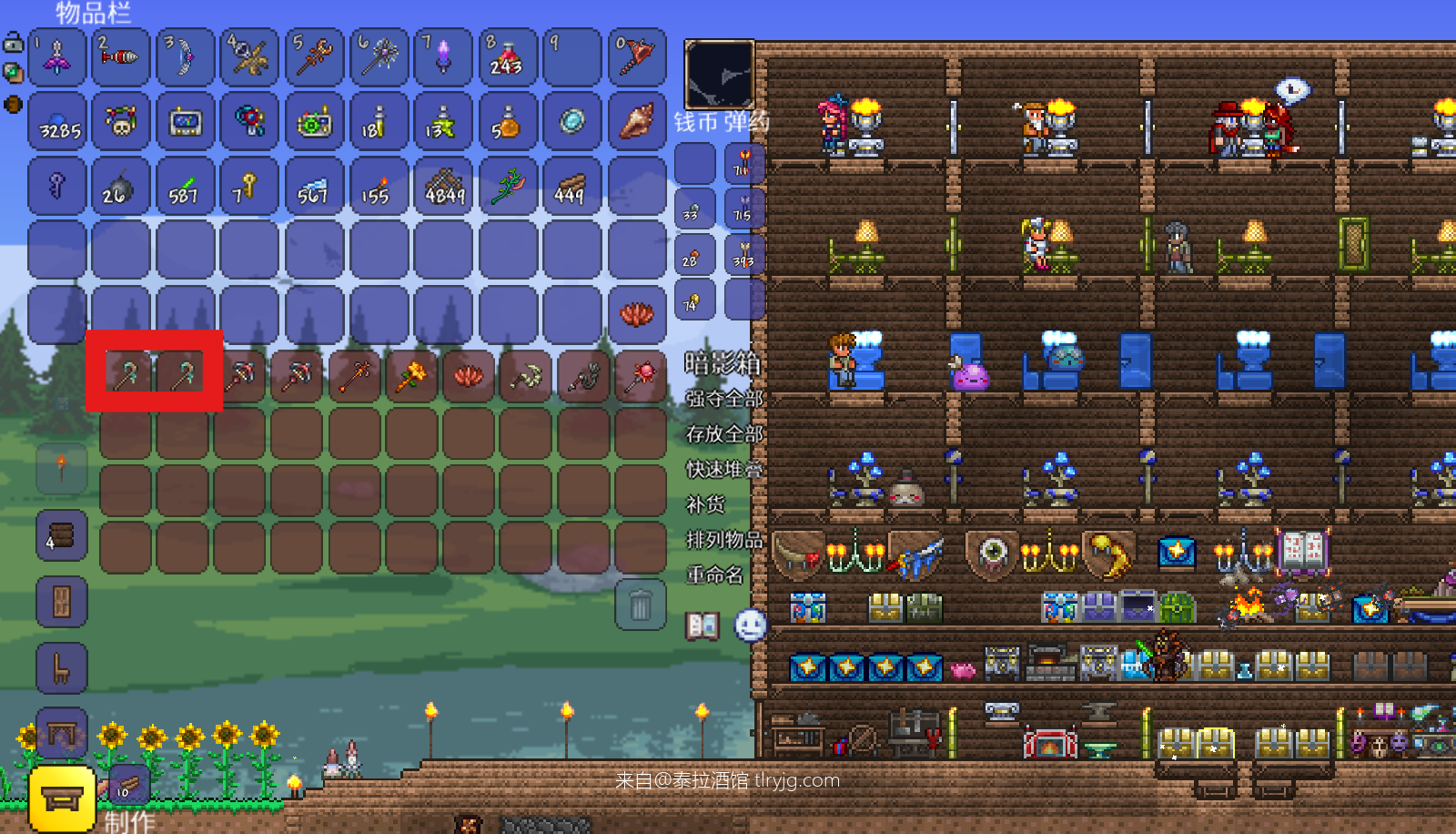Image resolution: width=1456 pixels, height=834 pixels.
Task: Select the yellow workbench crafting button
Action: [x=62, y=798]
